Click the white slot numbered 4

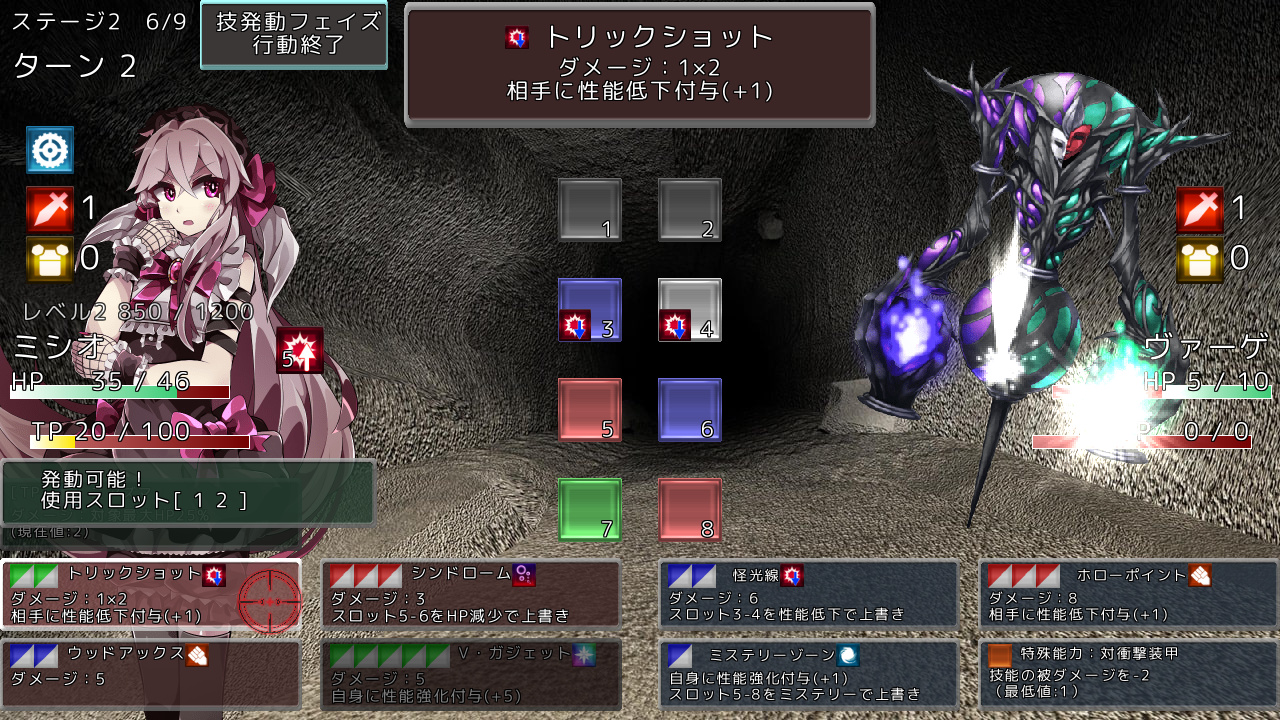click(689, 310)
